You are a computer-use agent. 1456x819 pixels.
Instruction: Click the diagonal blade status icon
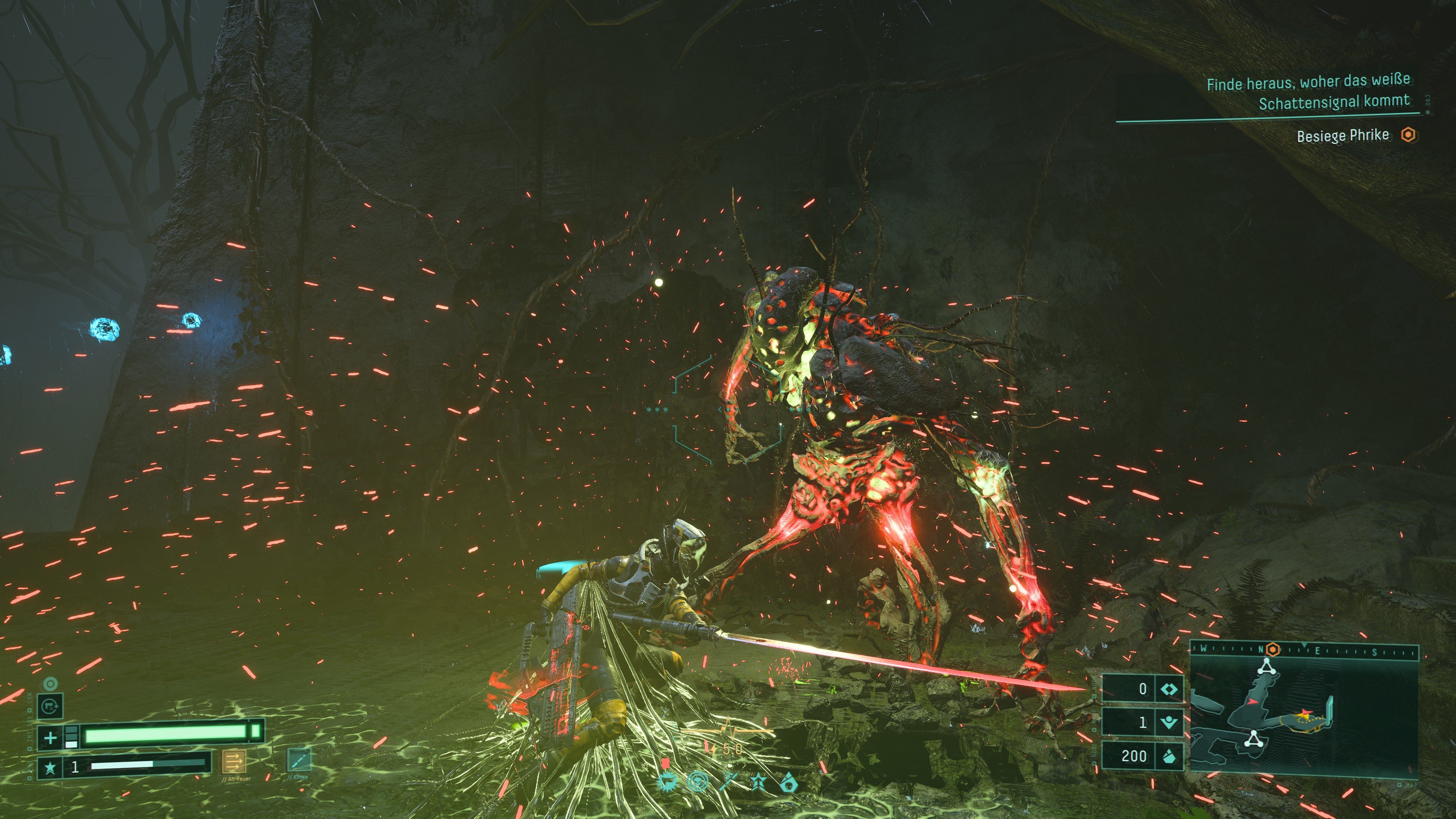pos(728,782)
